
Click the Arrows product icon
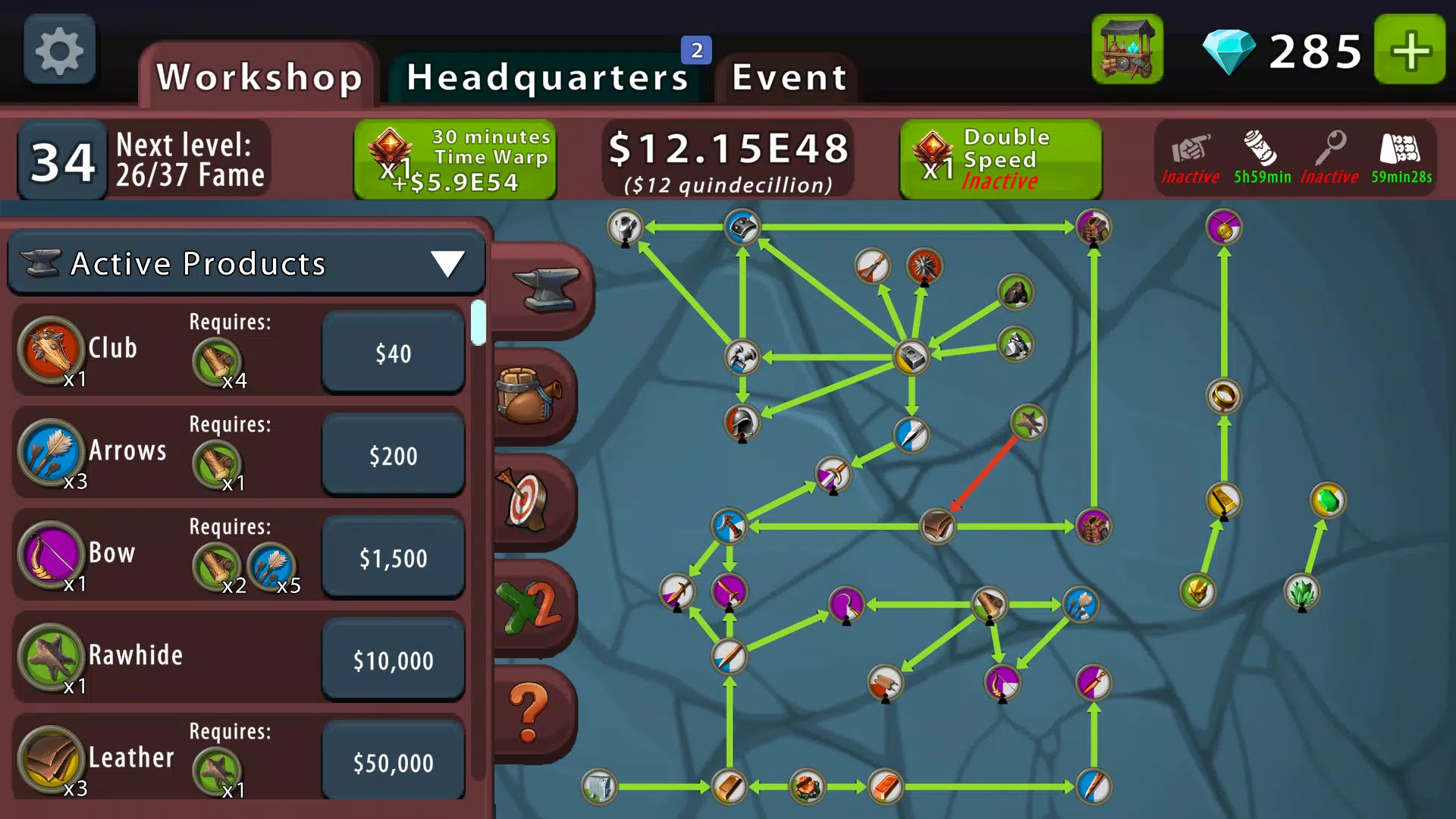click(x=49, y=453)
